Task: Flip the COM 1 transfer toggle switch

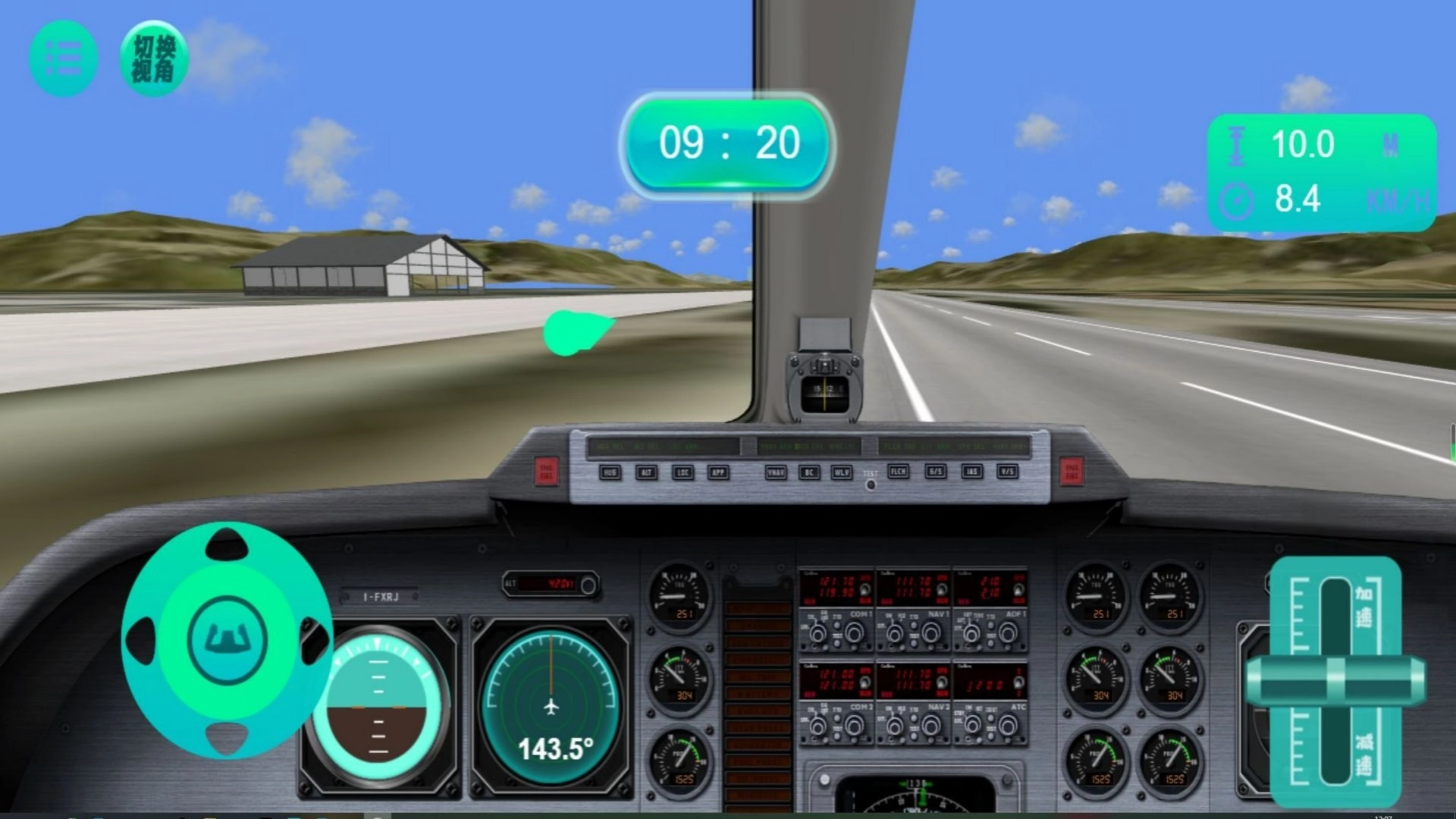Action: pyautogui.click(x=865, y=588)
